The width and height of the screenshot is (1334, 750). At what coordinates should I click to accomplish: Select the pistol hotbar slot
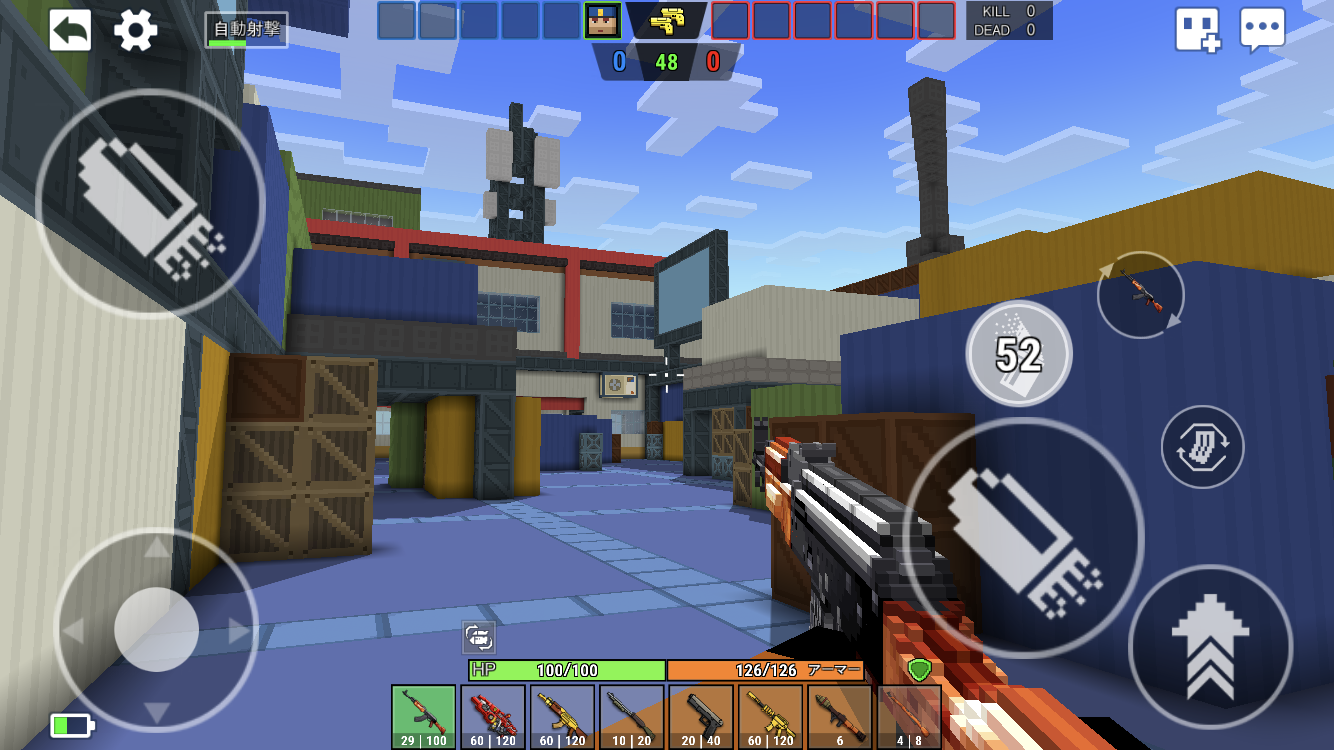coord(701,716)
